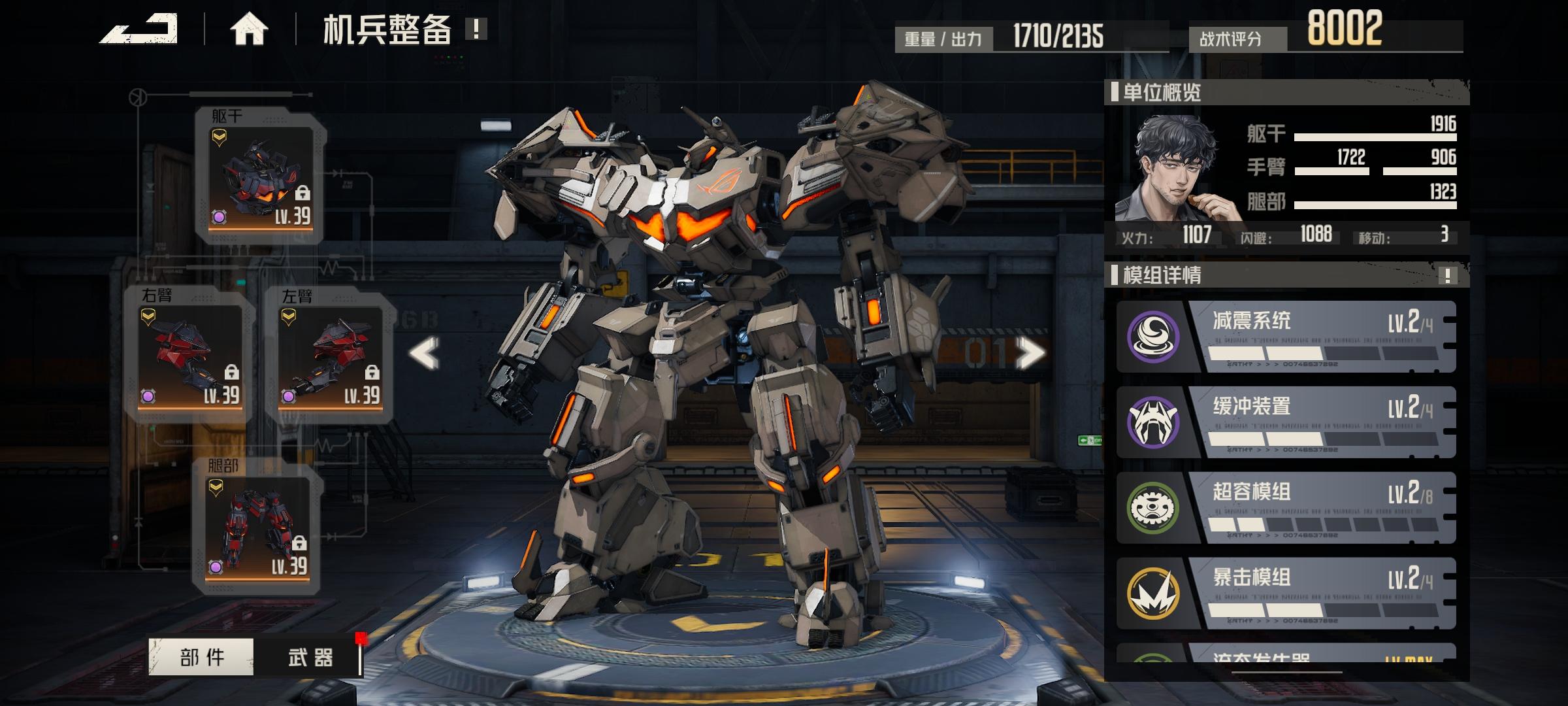Show the previous mech with left arrow
The image size is (1568, 706).
pos(424,354)
